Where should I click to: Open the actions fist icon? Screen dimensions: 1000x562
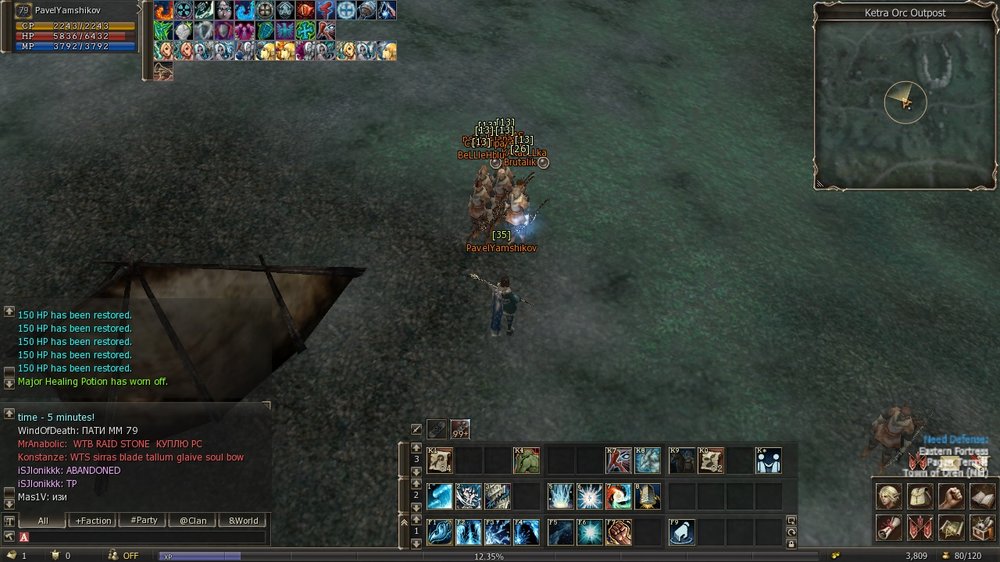[x=952, y=496]
